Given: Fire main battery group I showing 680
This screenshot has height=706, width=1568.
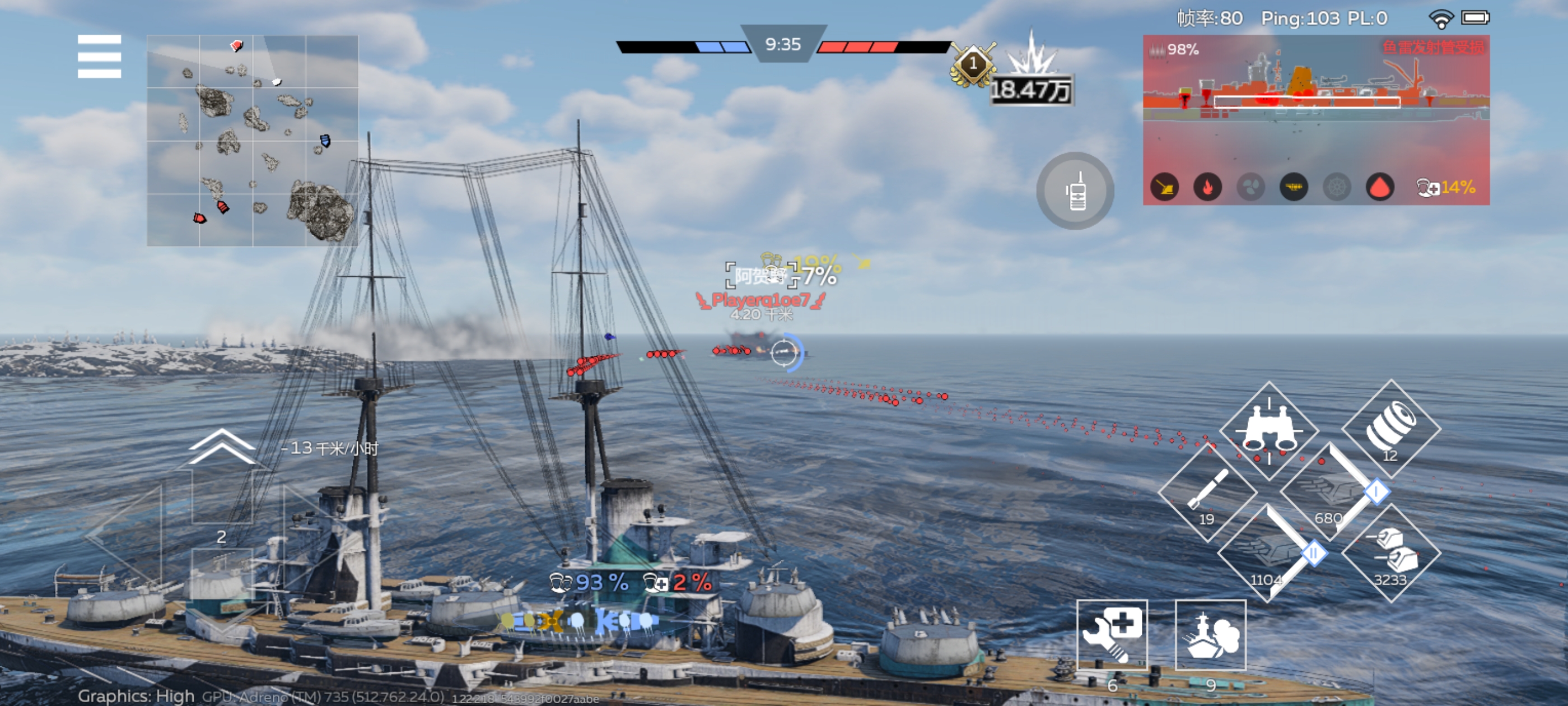Looking at the screenshot, I should (1331, 492).
